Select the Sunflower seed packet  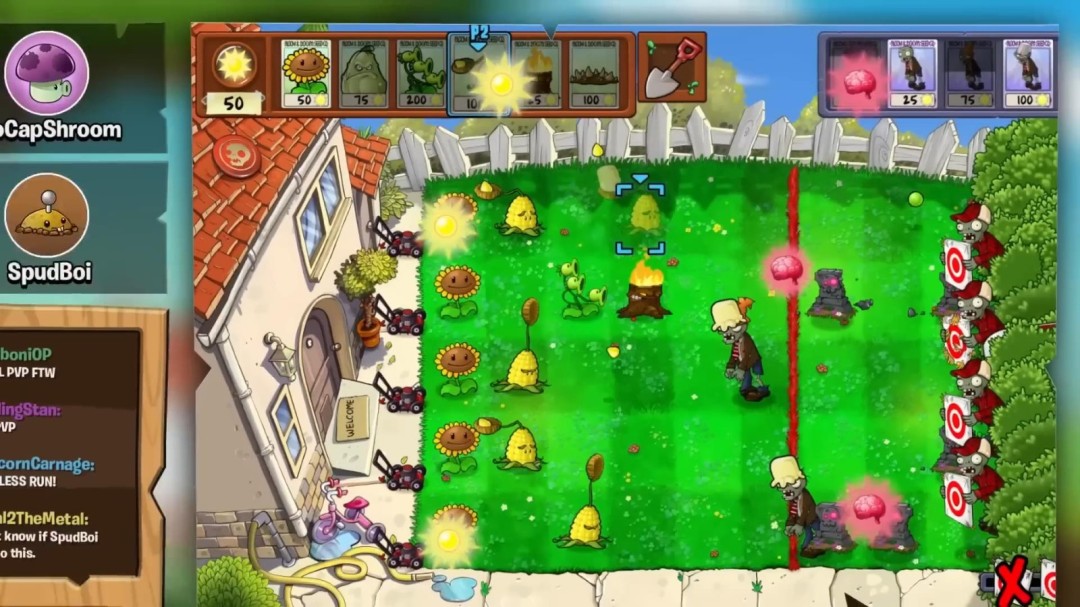[305, 73]
